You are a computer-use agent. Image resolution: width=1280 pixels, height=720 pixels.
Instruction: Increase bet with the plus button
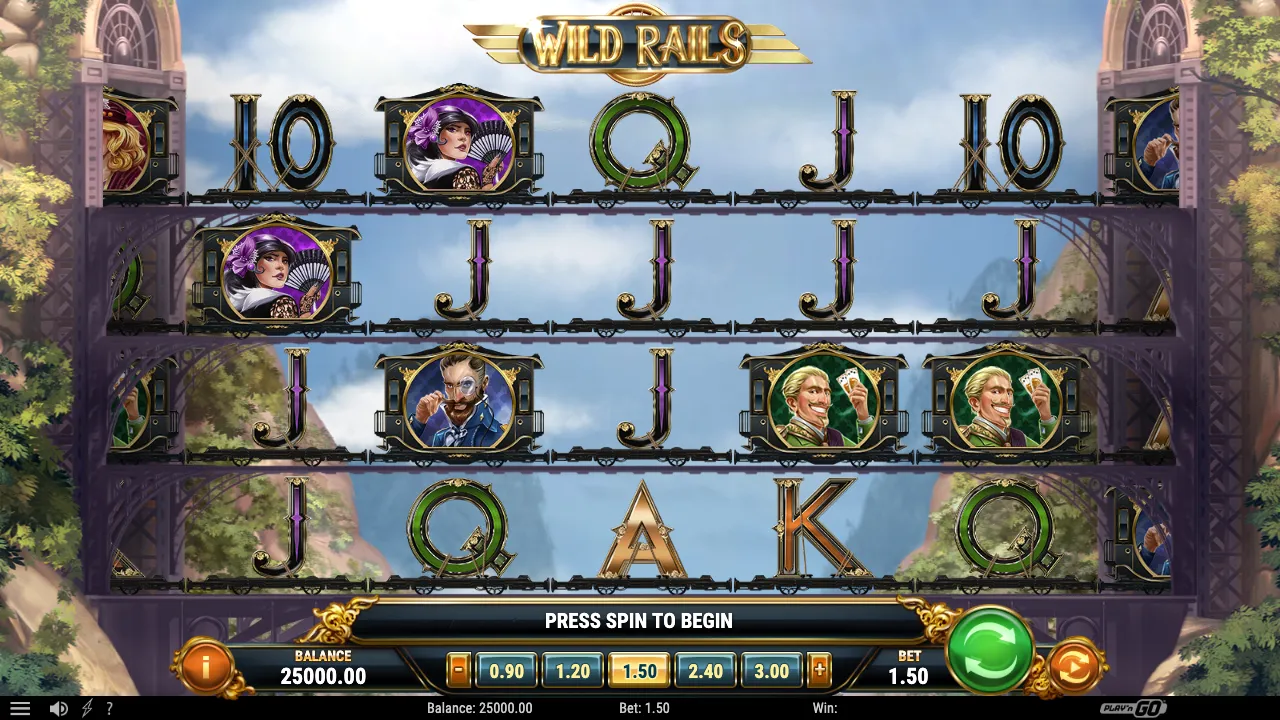[820, 671]
